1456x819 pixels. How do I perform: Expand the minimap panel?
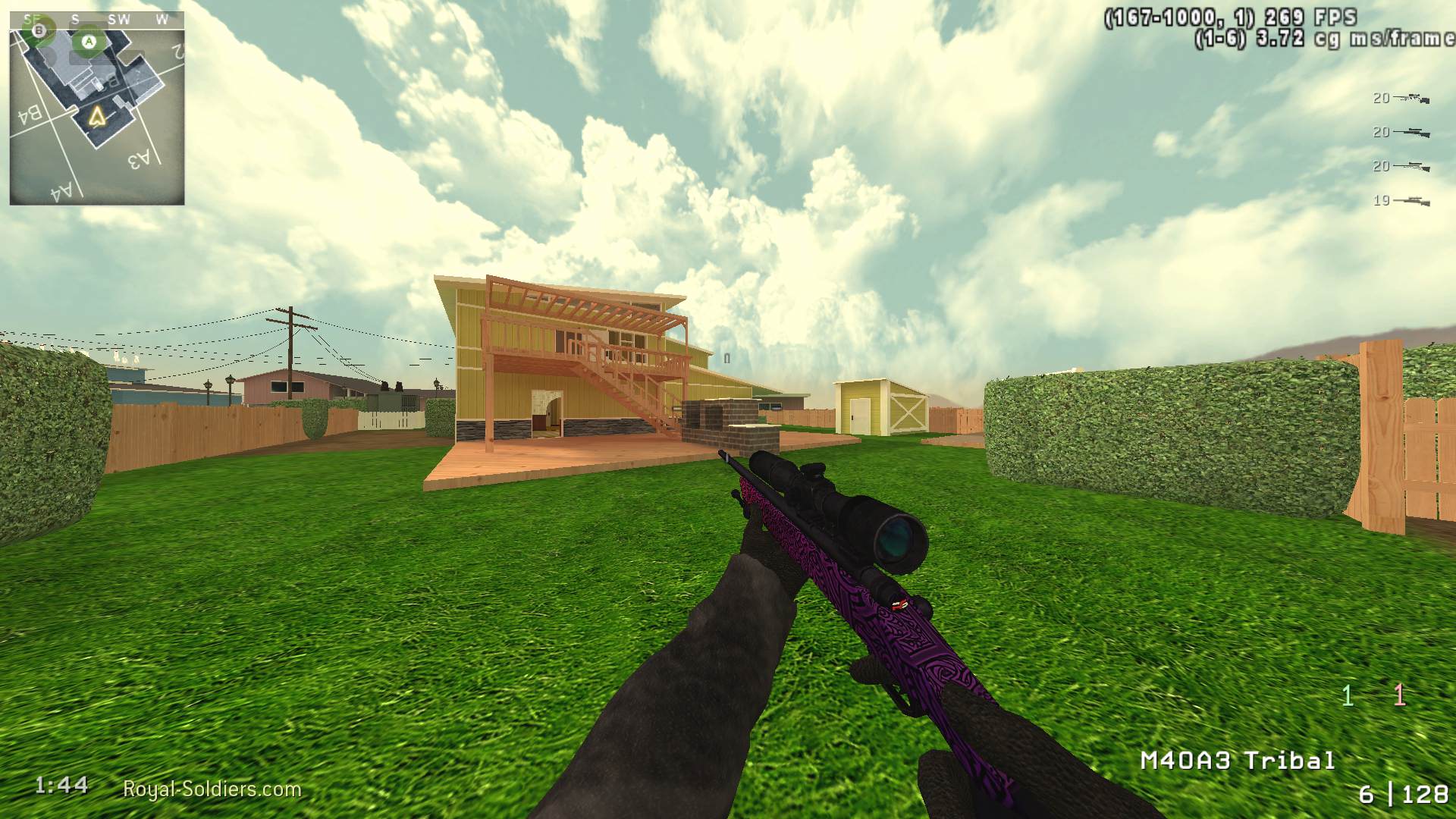pos(97,110)
